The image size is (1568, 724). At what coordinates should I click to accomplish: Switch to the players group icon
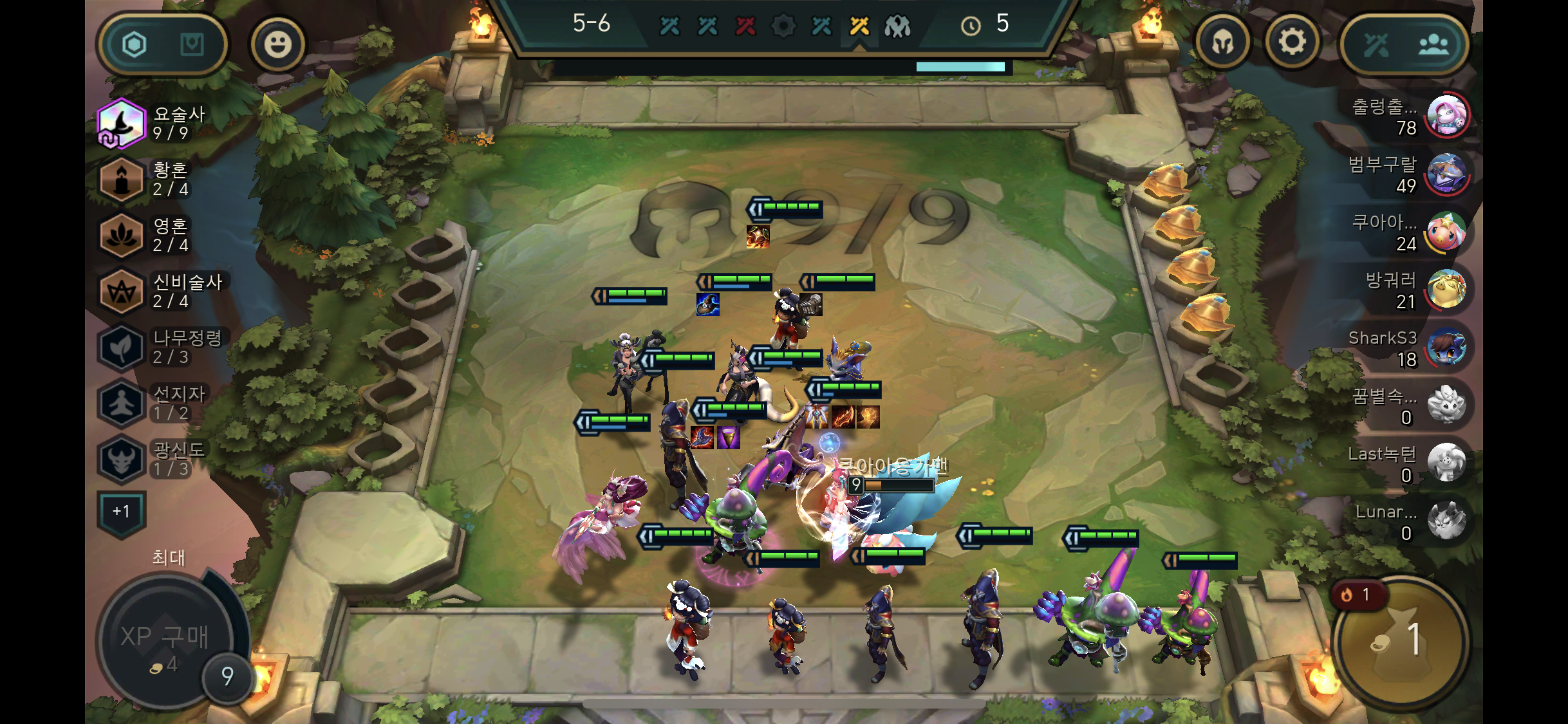(1433, 44)
